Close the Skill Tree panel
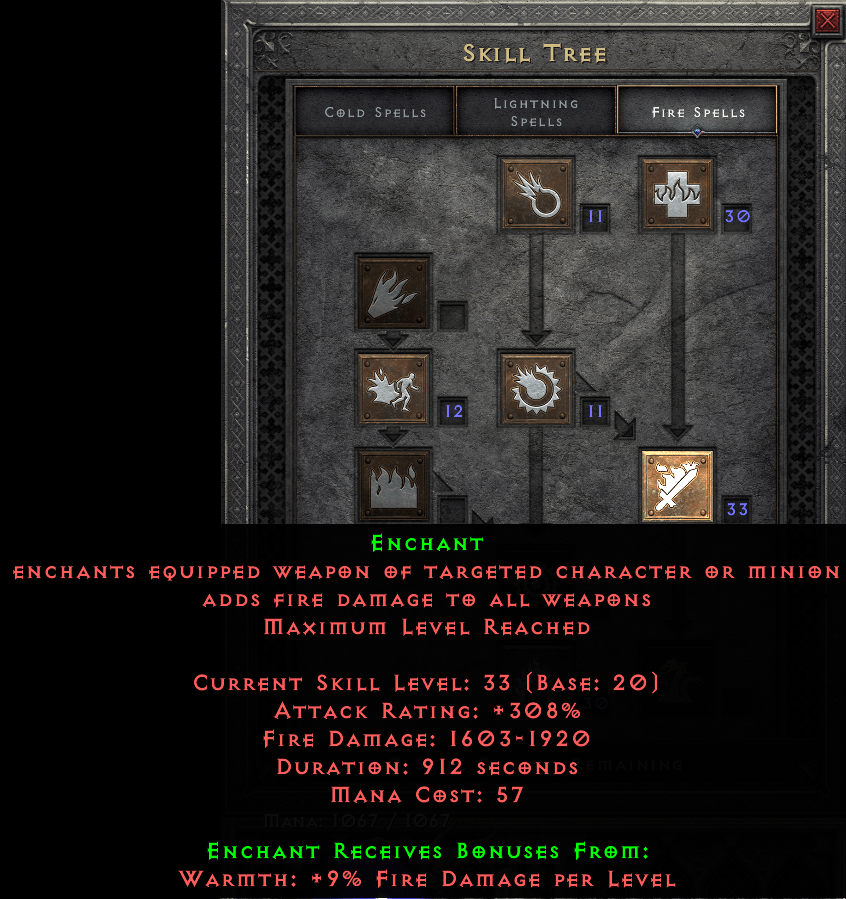846x899 pixels. [827, 21]
